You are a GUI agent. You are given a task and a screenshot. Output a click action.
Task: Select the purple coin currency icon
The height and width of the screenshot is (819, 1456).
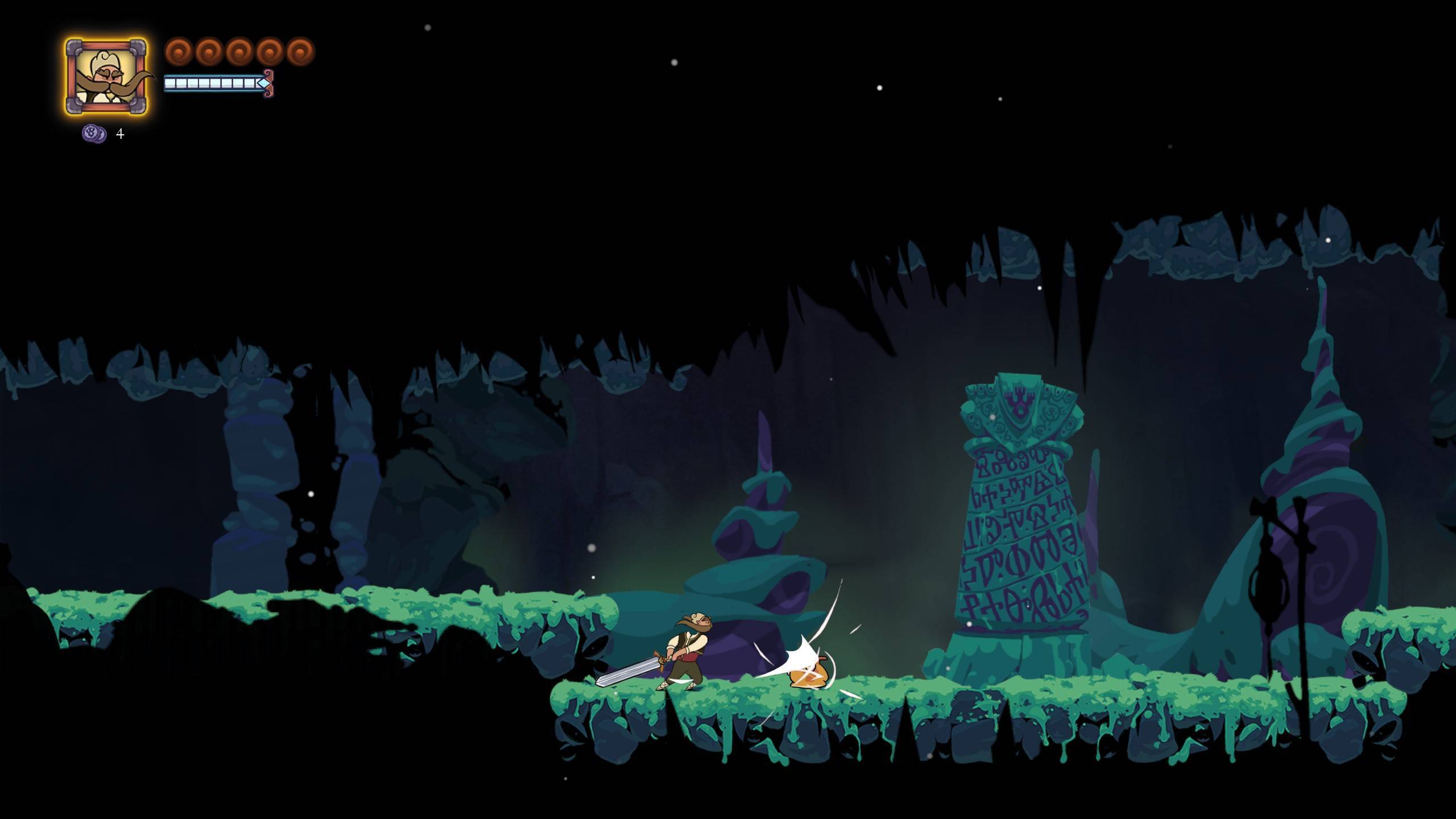94,134
